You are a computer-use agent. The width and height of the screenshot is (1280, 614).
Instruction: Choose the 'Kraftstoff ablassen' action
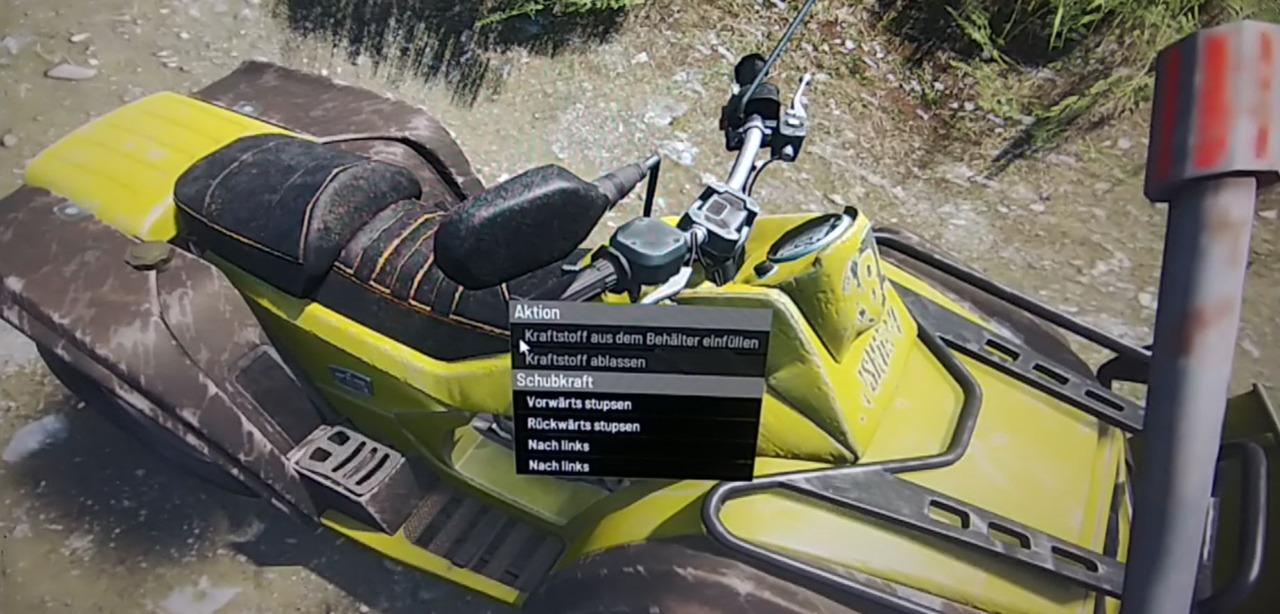(585, 361)
